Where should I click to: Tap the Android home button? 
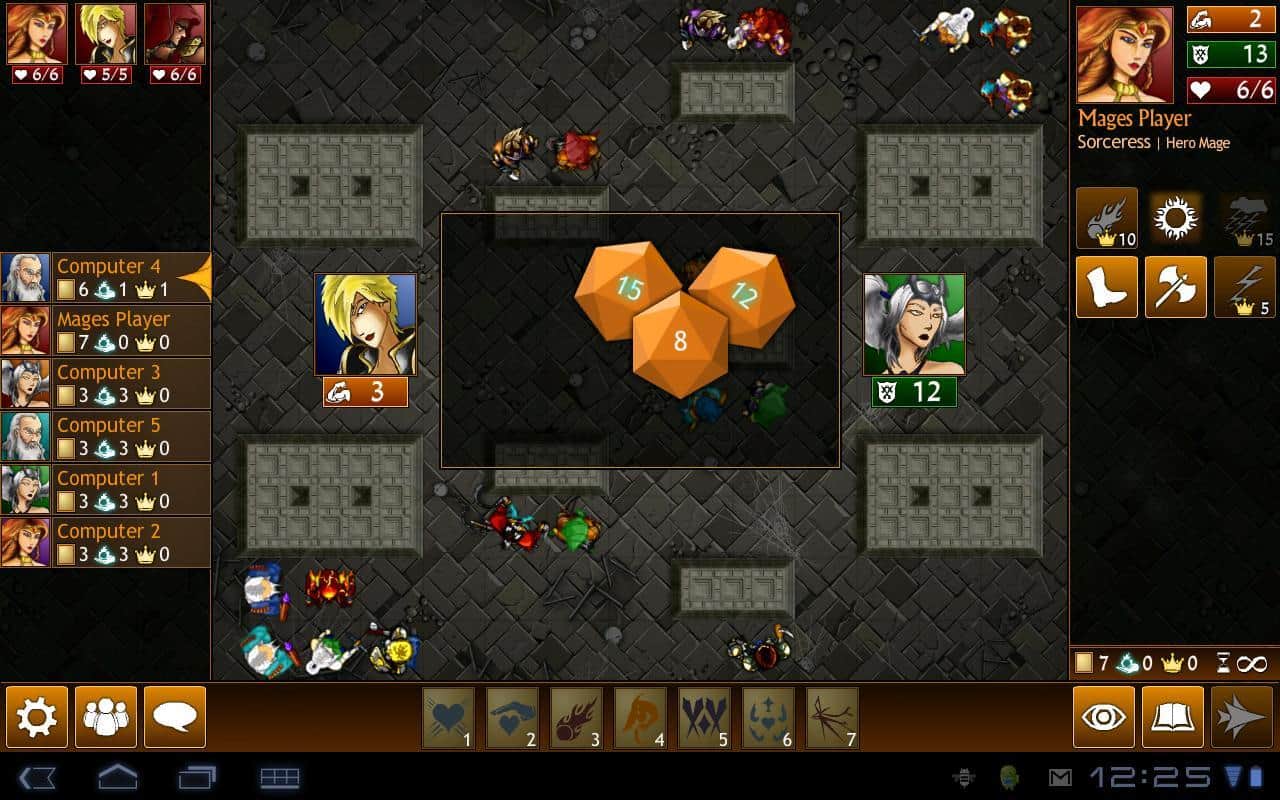click(118, 777)
